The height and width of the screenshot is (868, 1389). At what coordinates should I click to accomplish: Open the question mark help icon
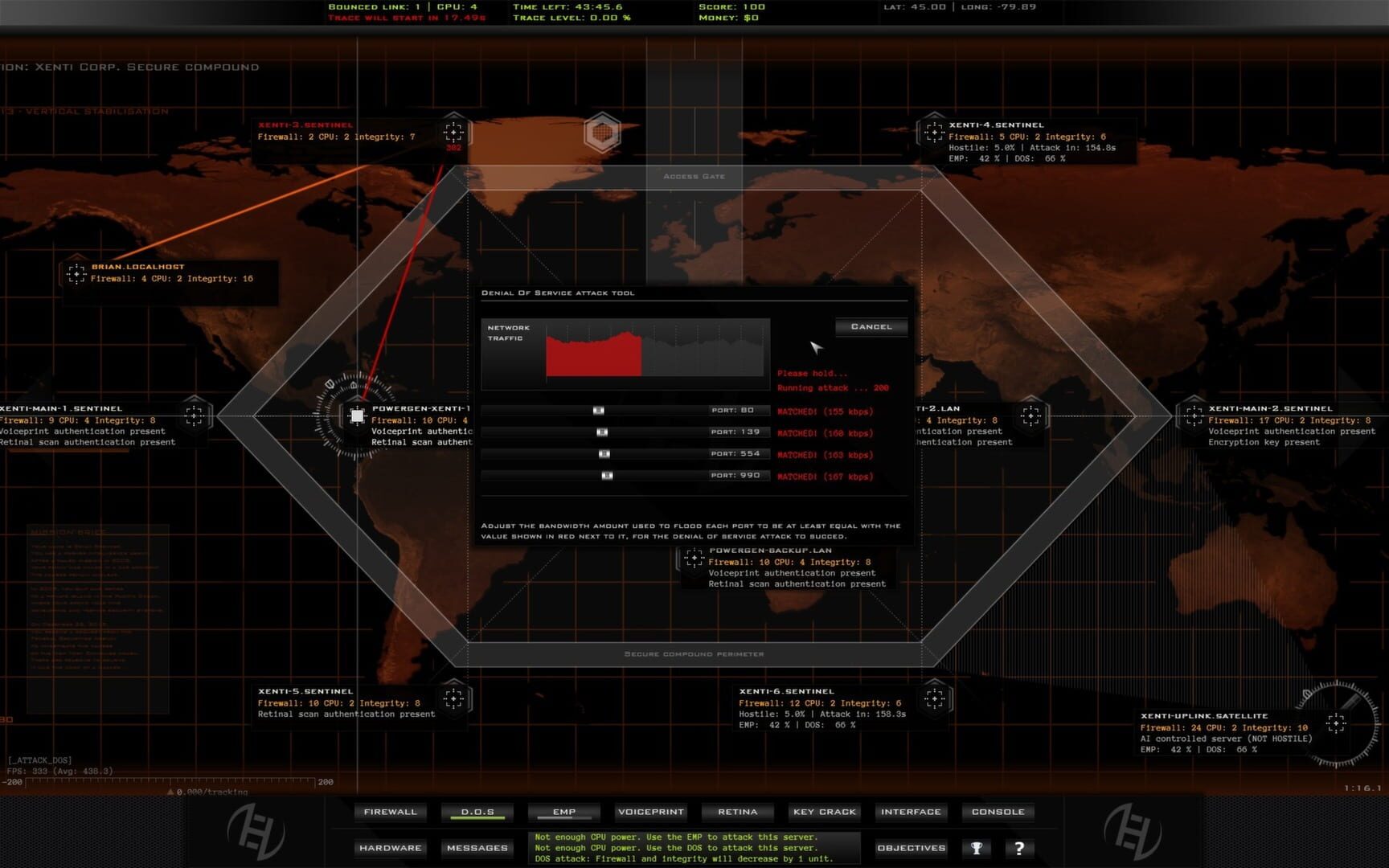point(1019,847)
